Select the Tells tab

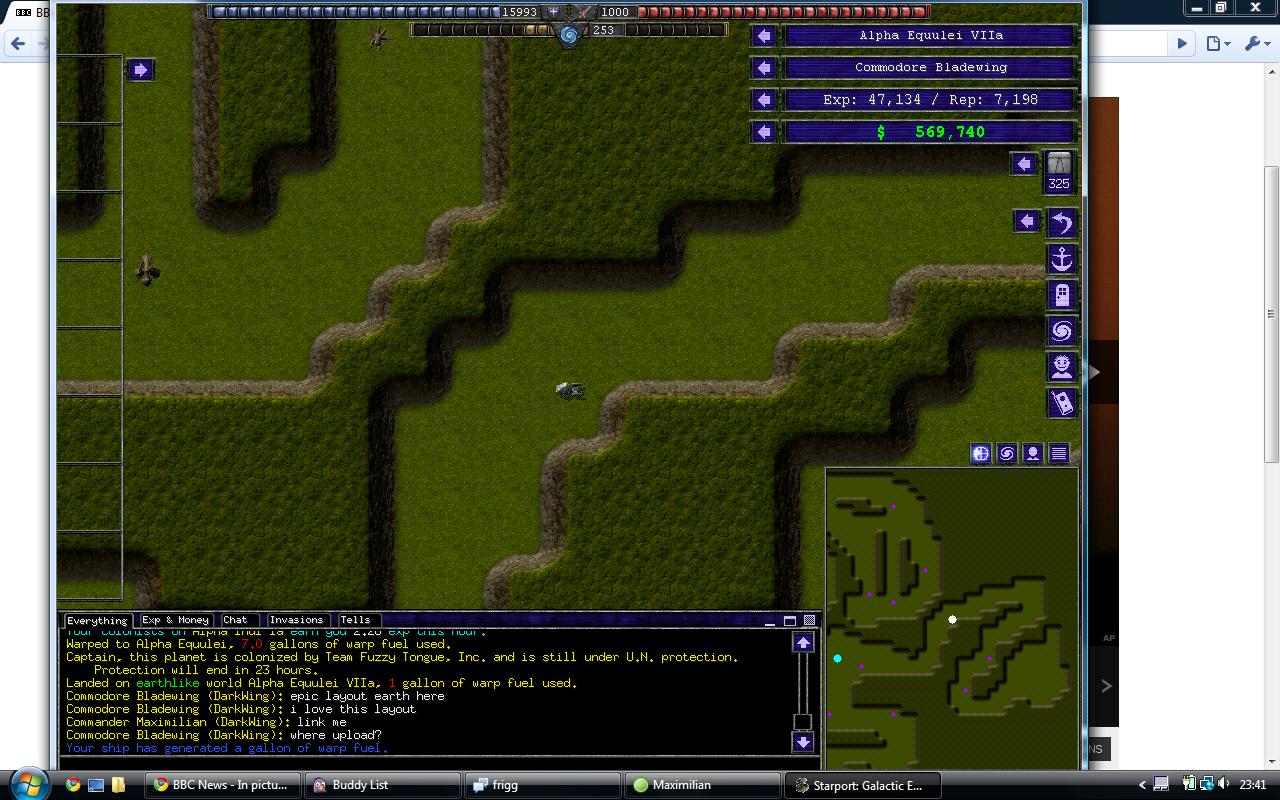point(355,620)
